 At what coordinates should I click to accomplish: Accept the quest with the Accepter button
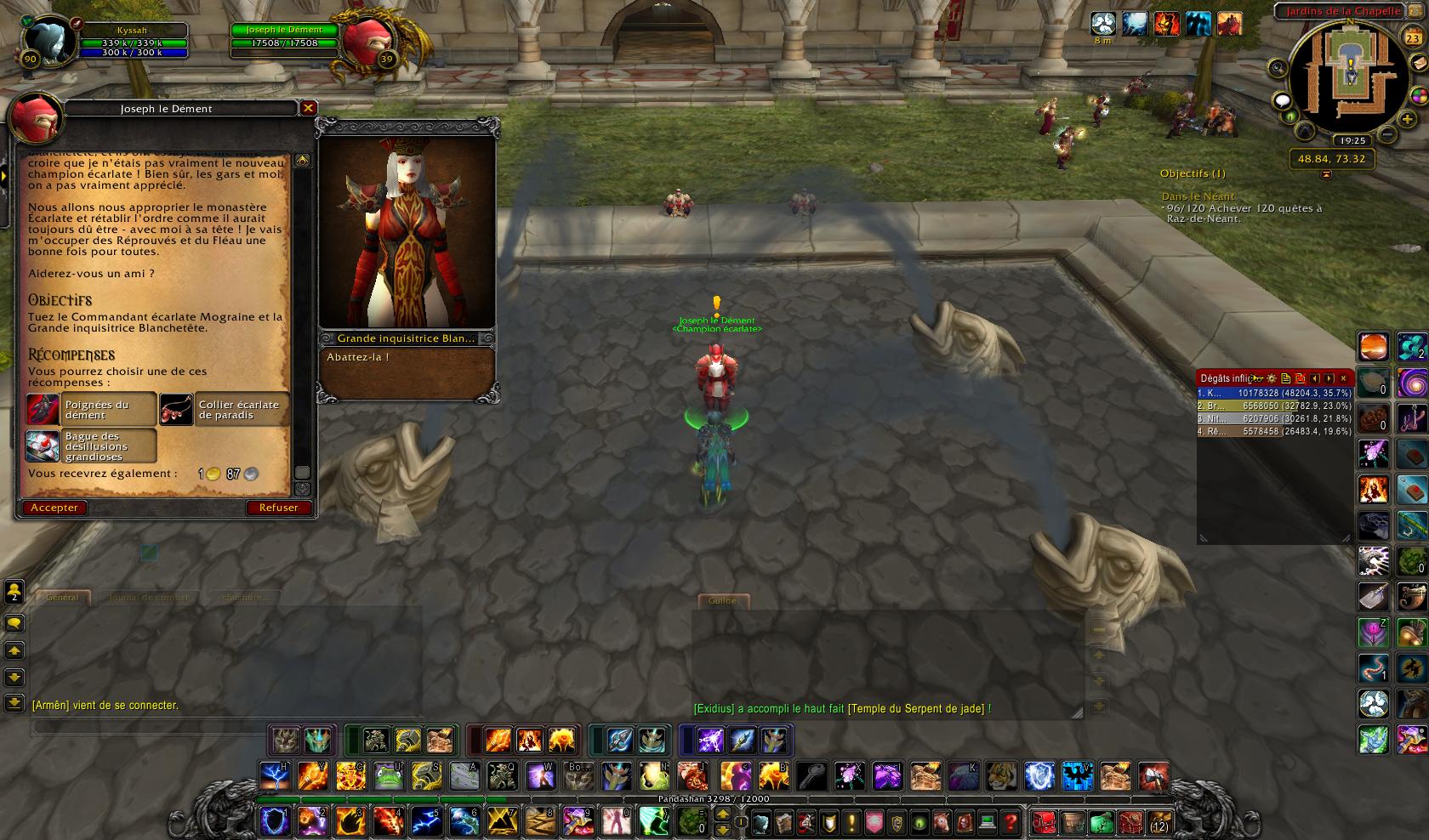[54, 508]
